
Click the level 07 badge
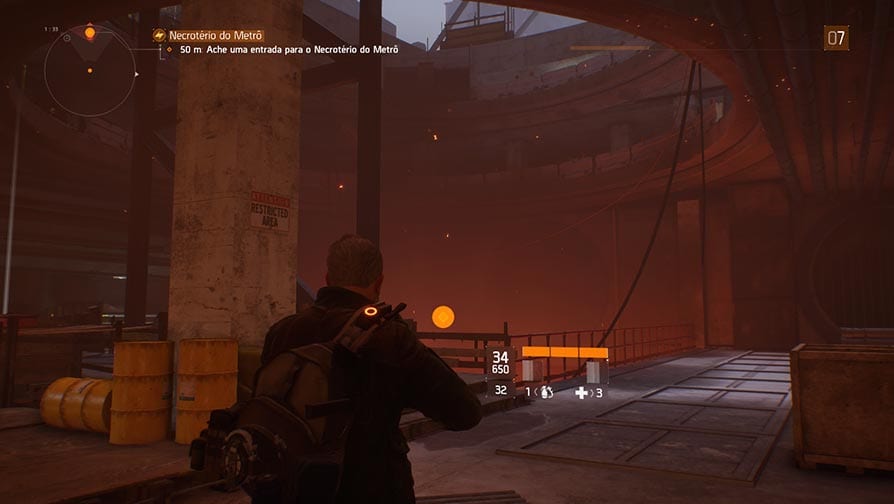(836, 38)
